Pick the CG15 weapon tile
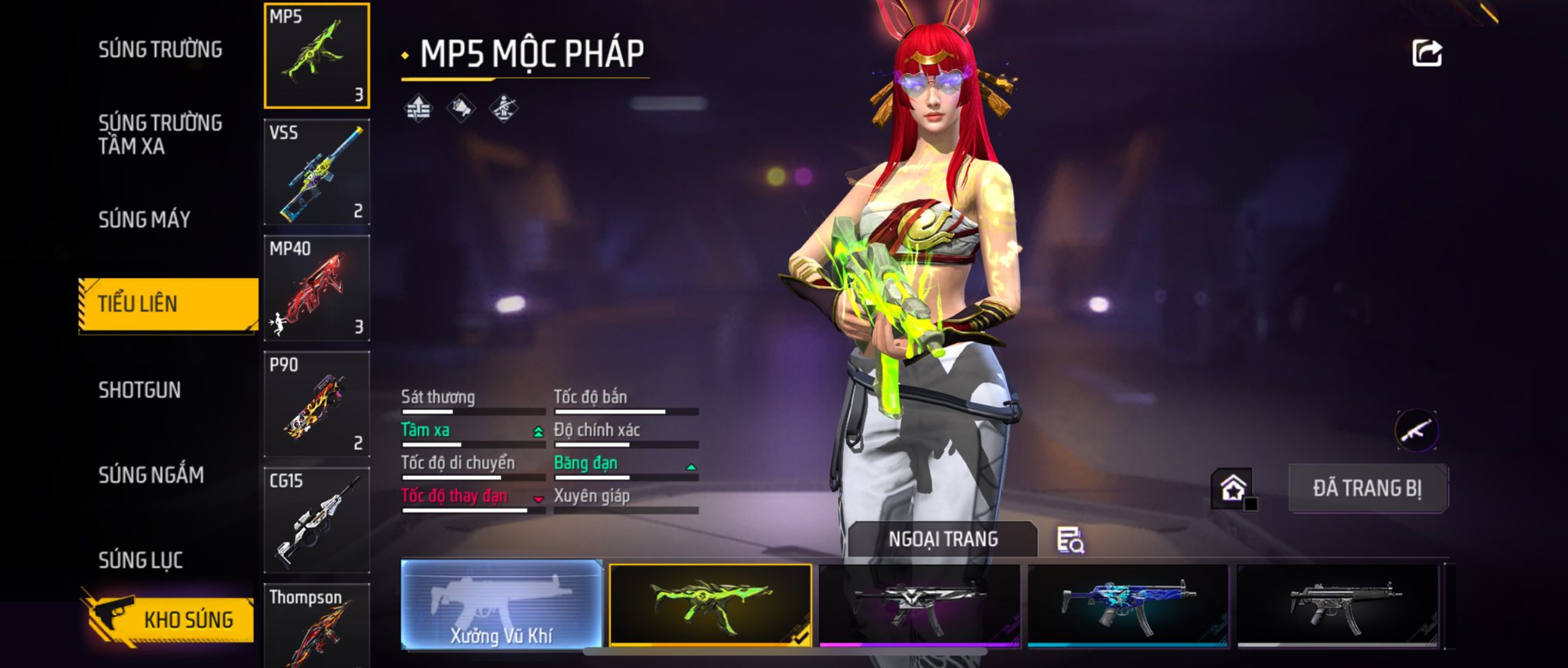This screenshot has width=1568, height=668. click(316, 520)
